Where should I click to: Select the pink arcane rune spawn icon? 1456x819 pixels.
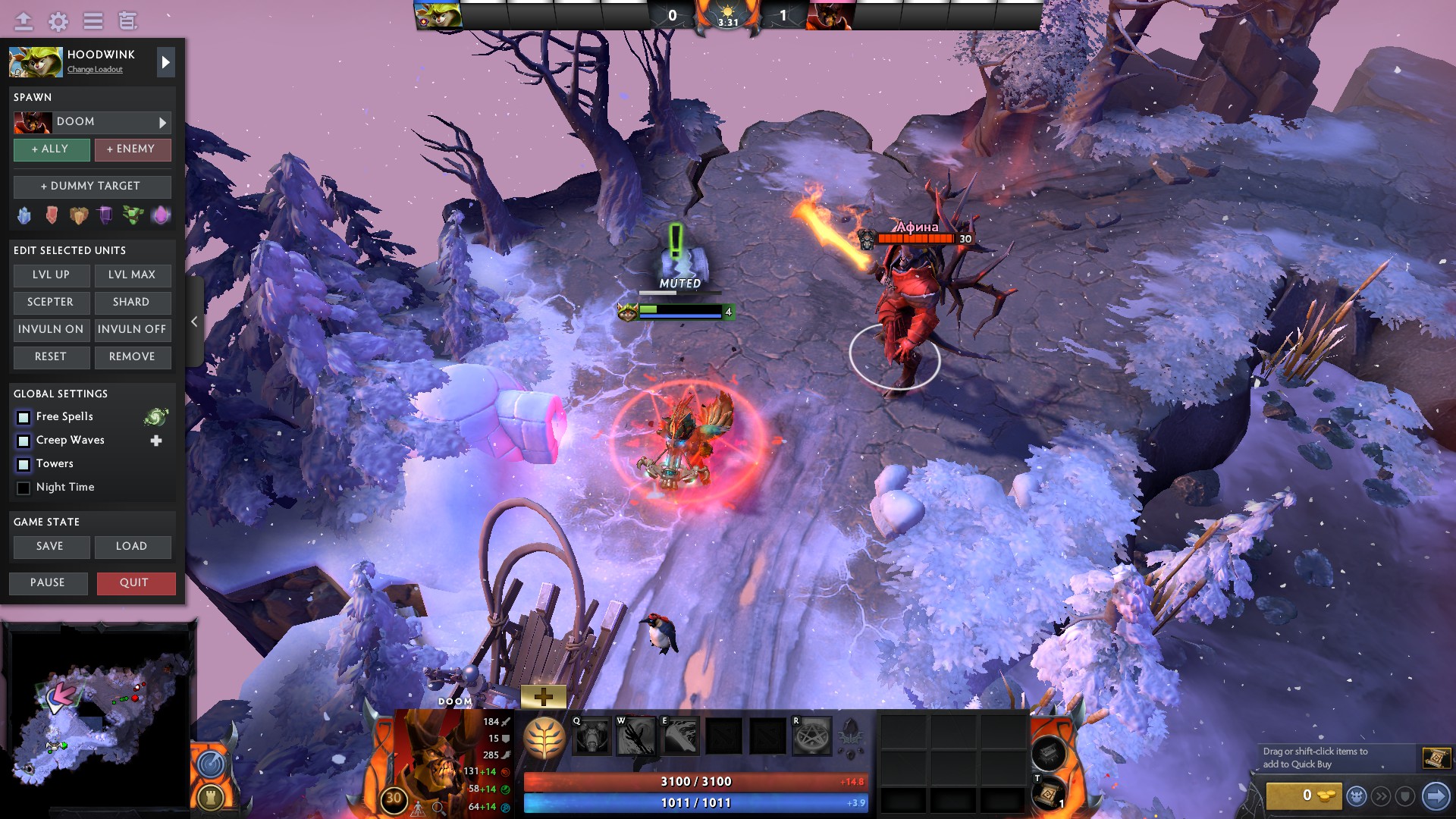[x=162, y=215]
